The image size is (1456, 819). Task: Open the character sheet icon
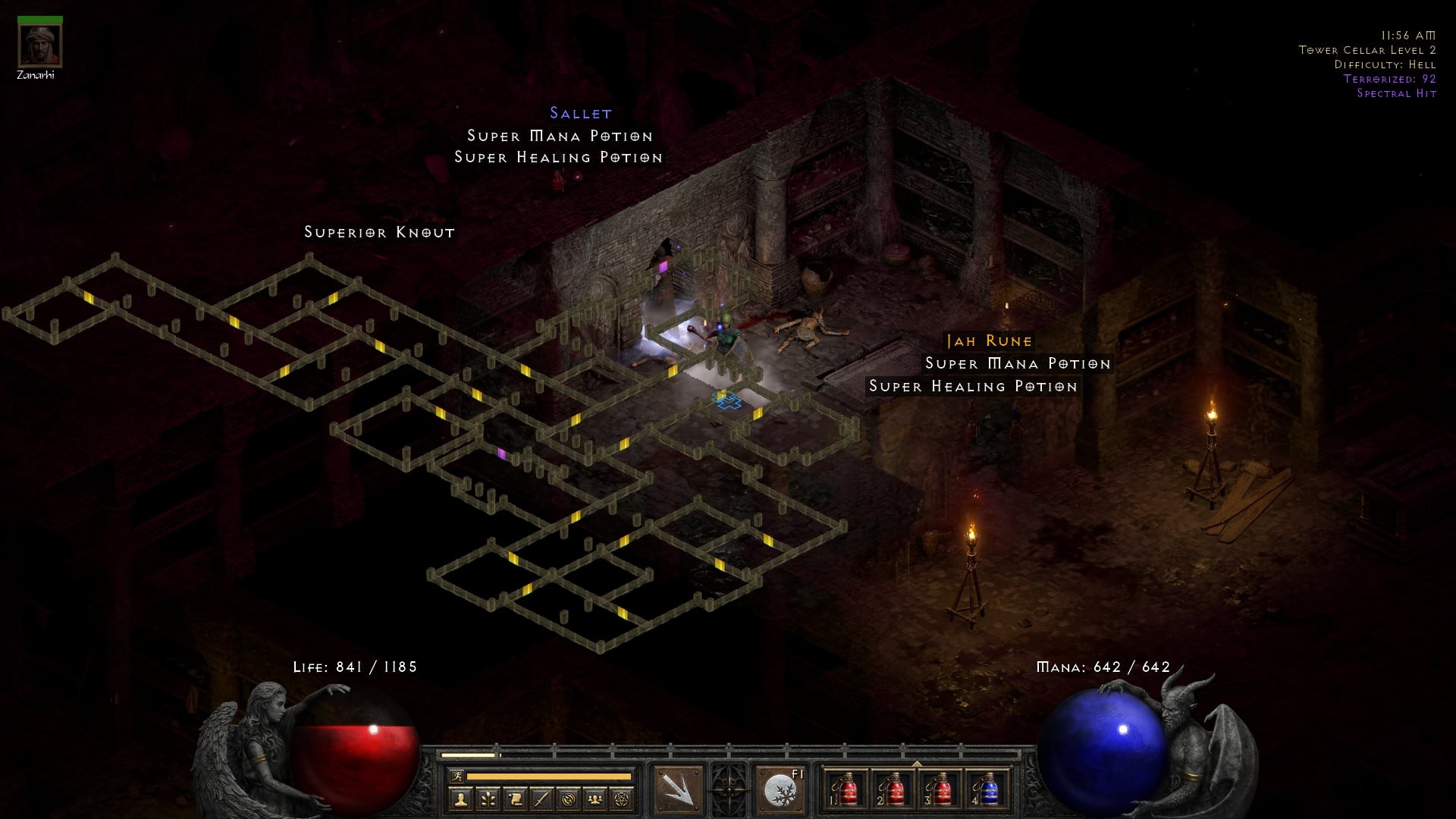click(460, 799)
